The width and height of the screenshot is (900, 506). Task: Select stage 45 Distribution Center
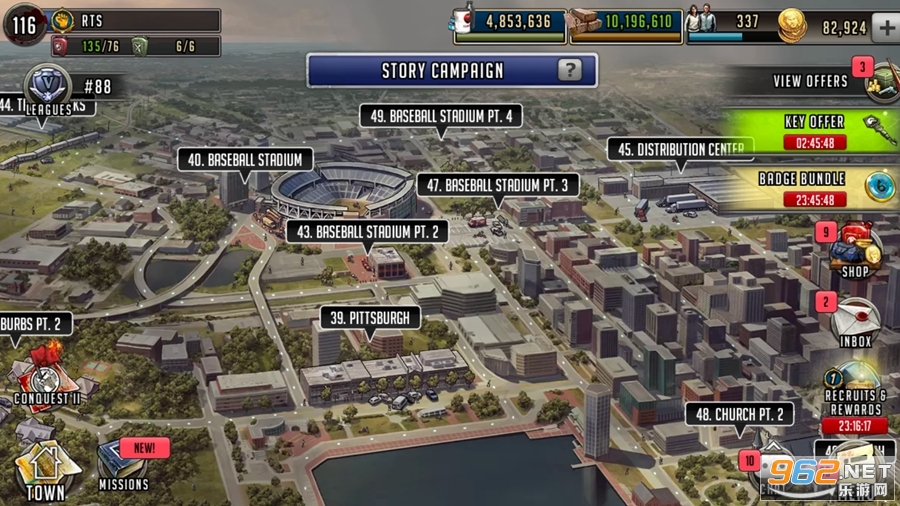pos(680,150)
